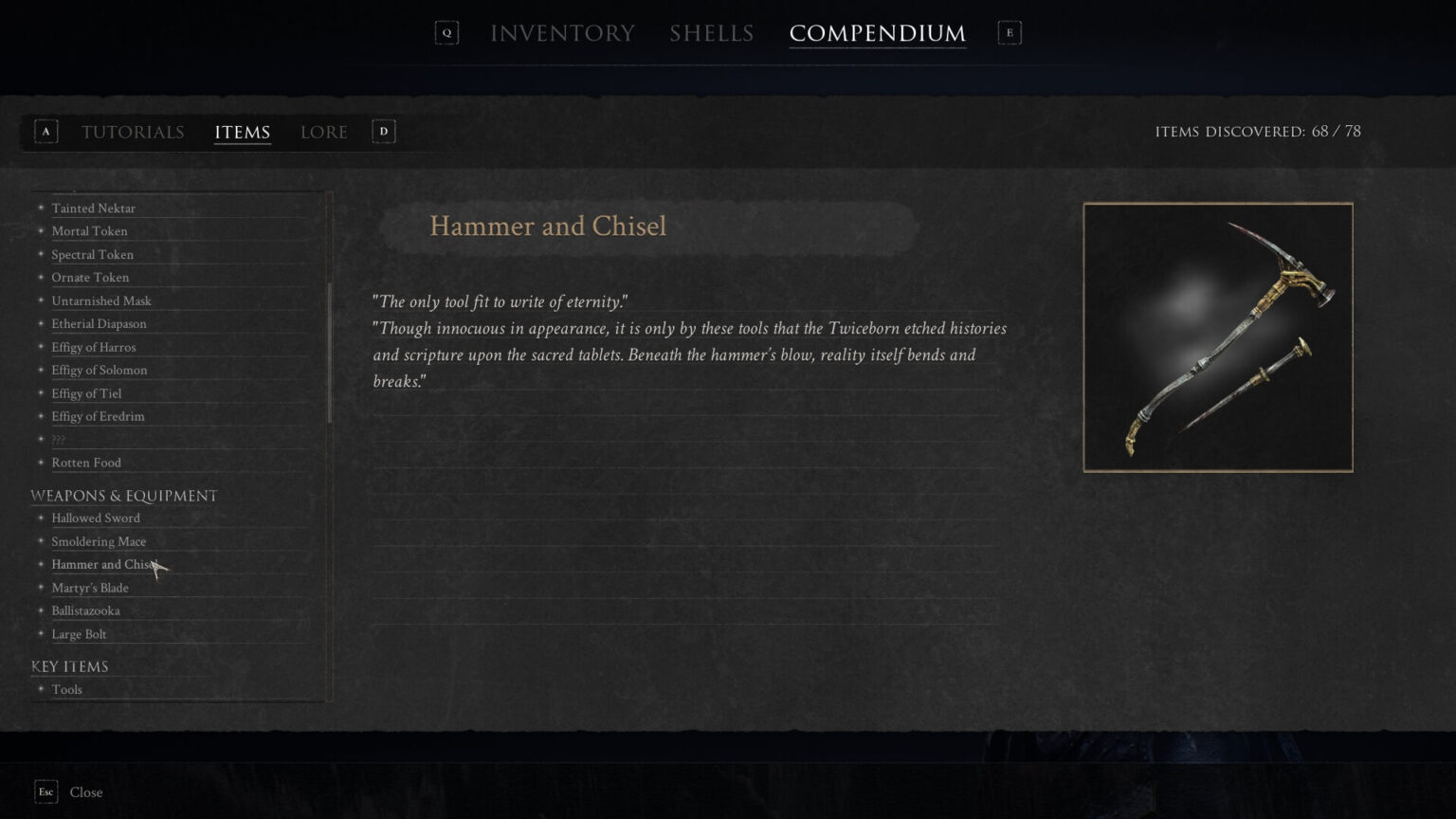The width and height of the screenshot is (1456, 819).
Task: Select the Compendium tab
Action: tap(877, 33)
